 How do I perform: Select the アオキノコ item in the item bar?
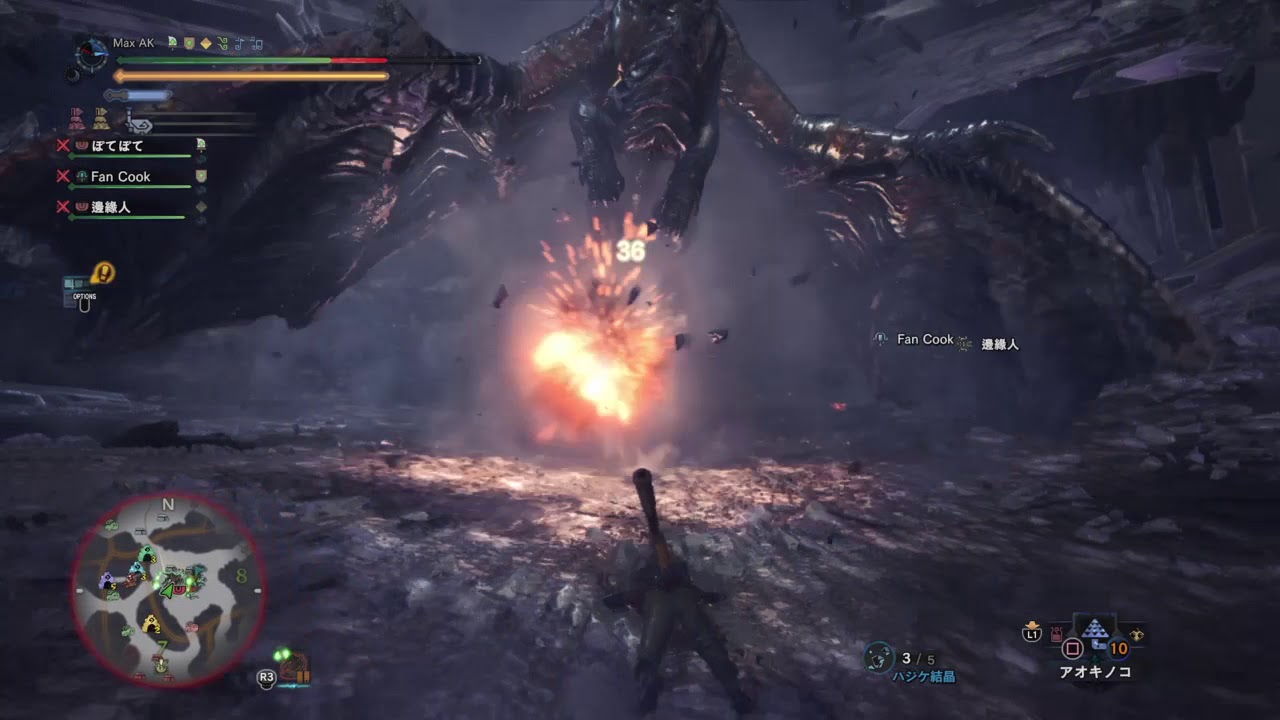[x=1095, y=628]
